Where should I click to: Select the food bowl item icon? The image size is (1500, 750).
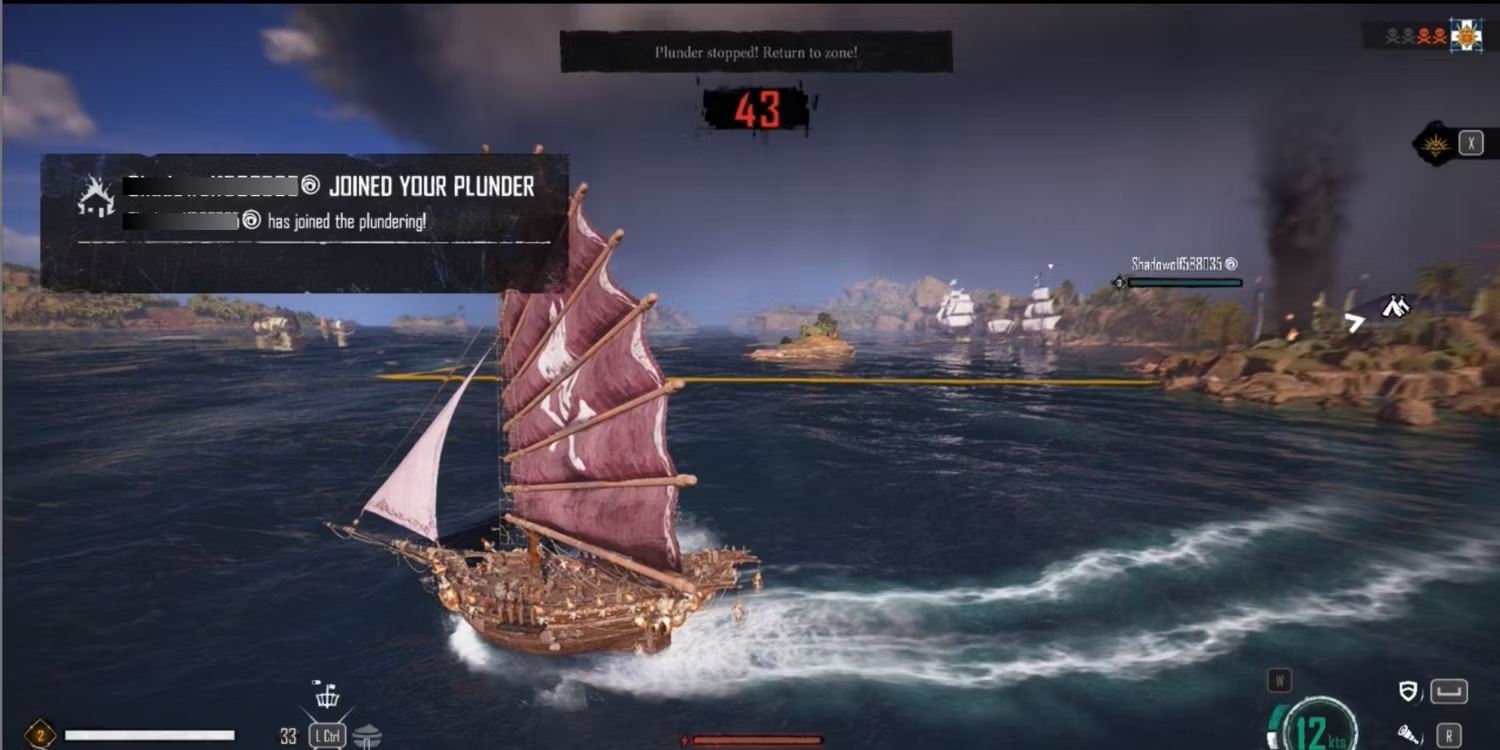[x=367, y=735]
